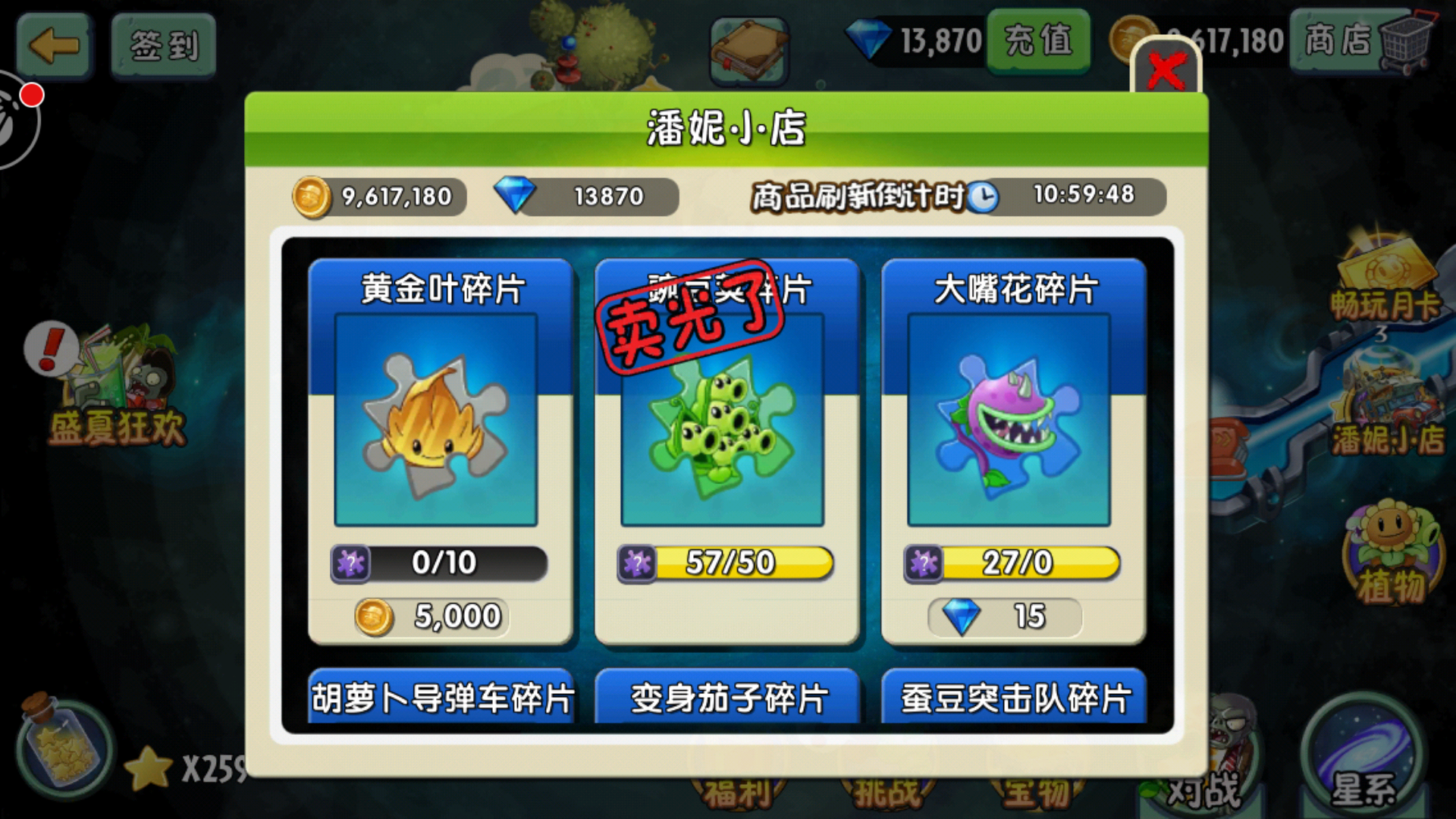Click the clock icon beside the refresh countdown
Screen dimensions: 1456x819
(983, 196)
